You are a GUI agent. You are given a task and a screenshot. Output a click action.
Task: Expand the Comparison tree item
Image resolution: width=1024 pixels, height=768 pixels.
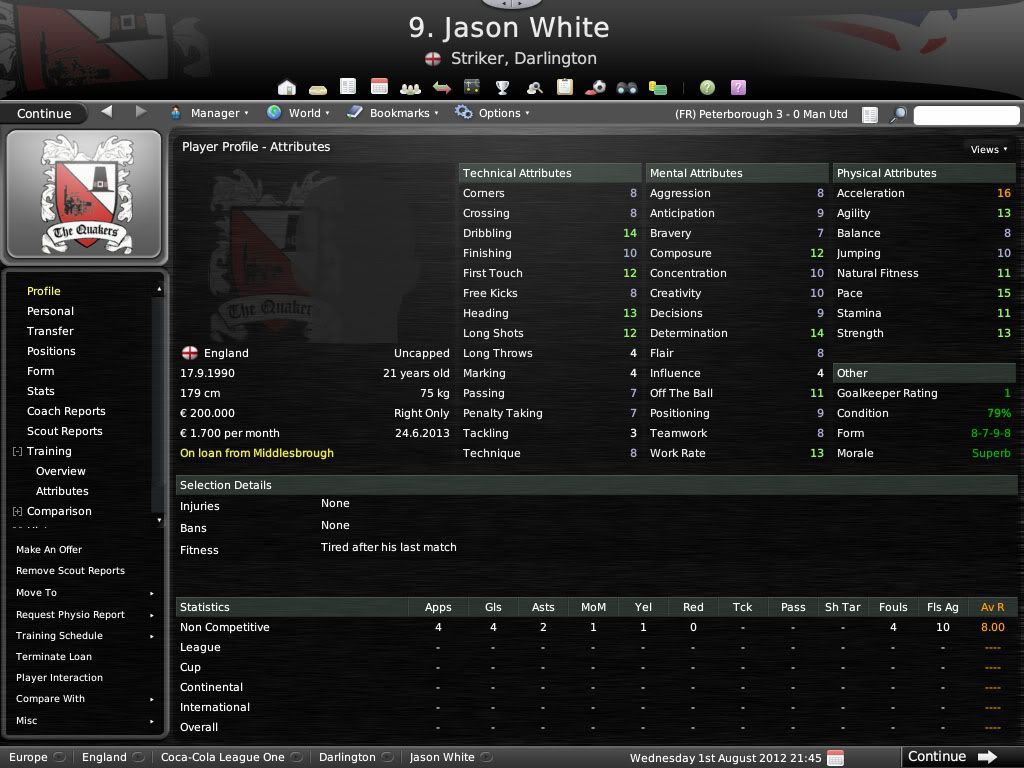click(x=17, y=511)
